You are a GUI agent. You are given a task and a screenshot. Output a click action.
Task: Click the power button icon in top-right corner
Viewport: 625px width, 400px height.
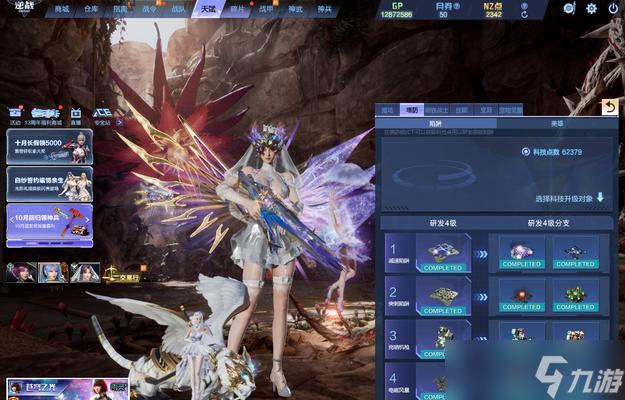611,8
